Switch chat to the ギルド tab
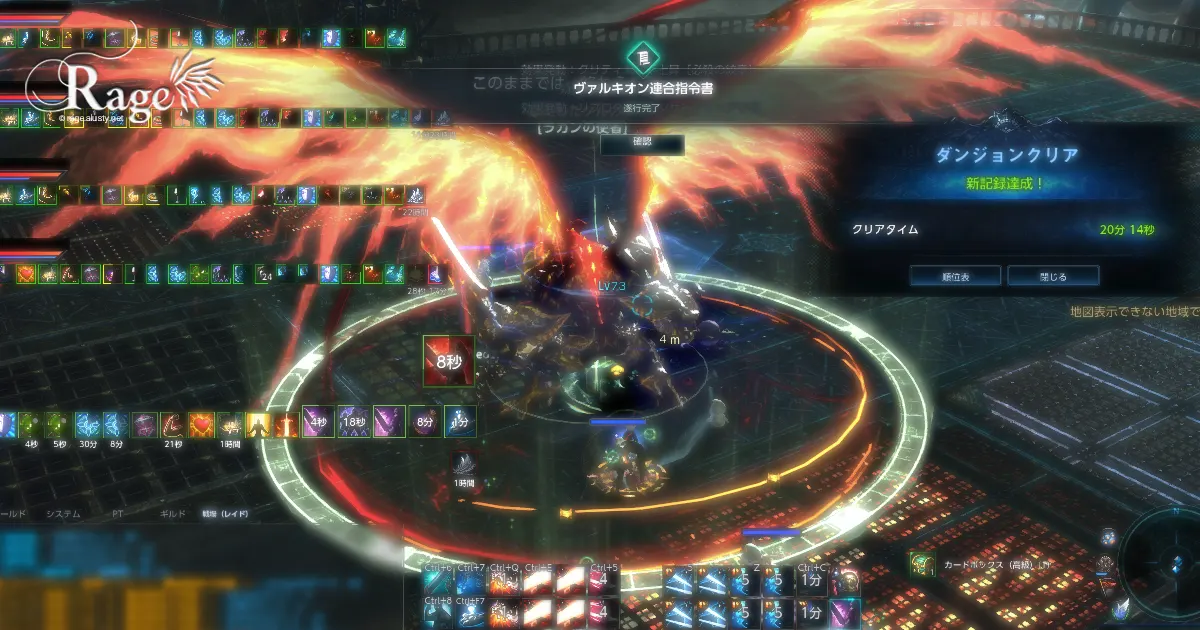 (173, 514)
